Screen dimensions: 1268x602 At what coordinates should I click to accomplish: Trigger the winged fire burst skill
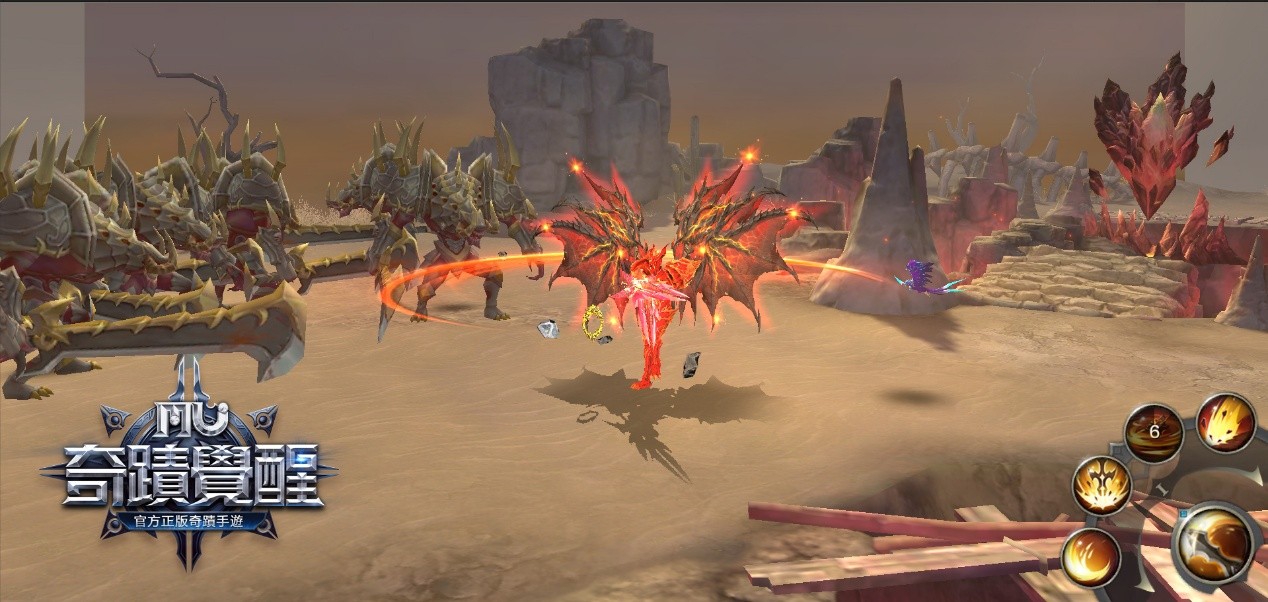(1101, 486)
